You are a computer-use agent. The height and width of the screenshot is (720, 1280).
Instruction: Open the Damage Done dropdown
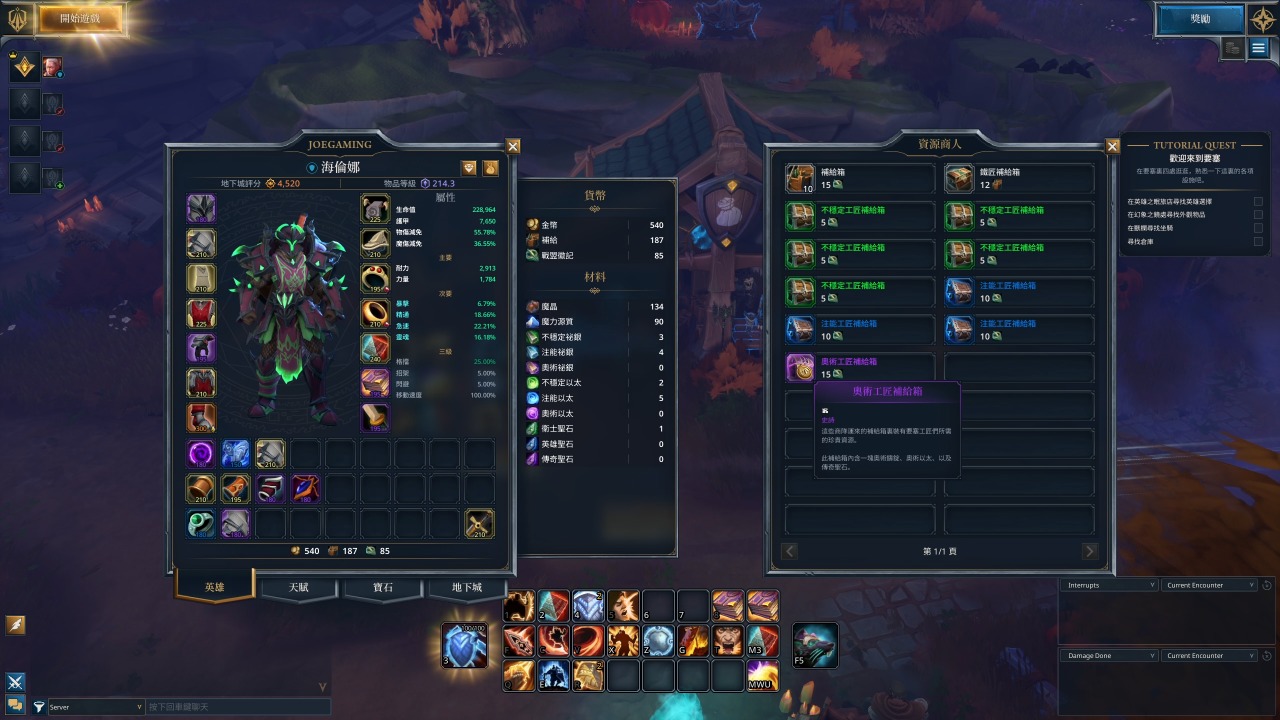tap(1107, 656)
